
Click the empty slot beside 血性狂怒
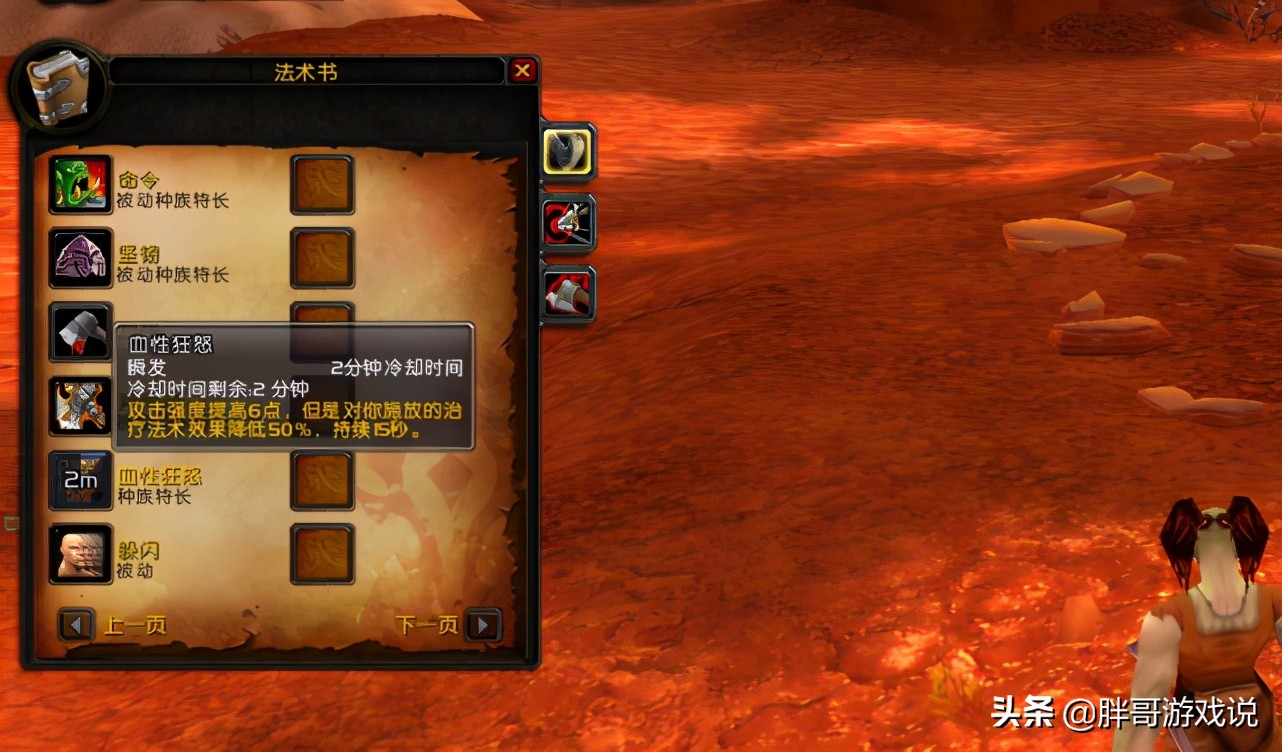pyautogui.click(x=321, y=478)
